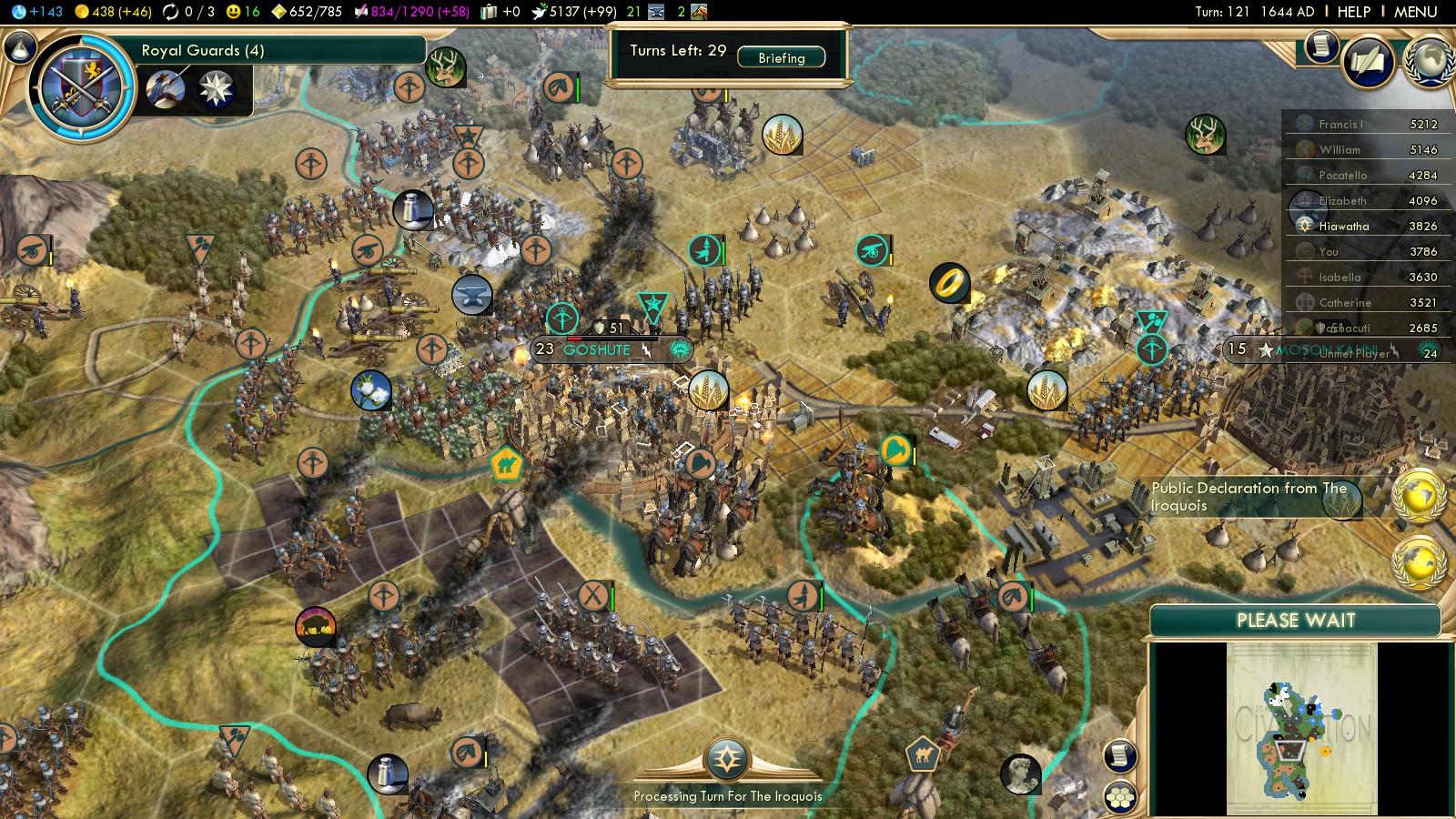1456x819 pixels.
Task: Open the HELP Civilopedia
Action: [x=1353, y=12]
